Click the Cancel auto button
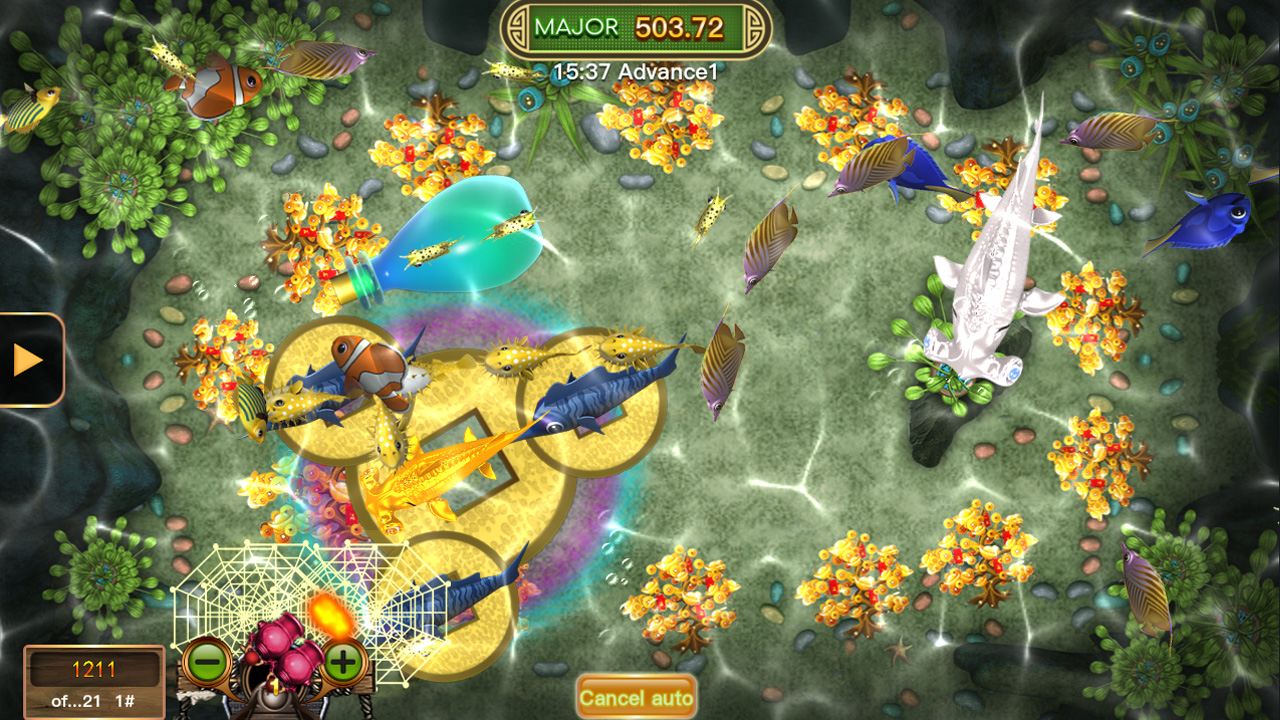 pyautogui.click(x=636, y=697)
